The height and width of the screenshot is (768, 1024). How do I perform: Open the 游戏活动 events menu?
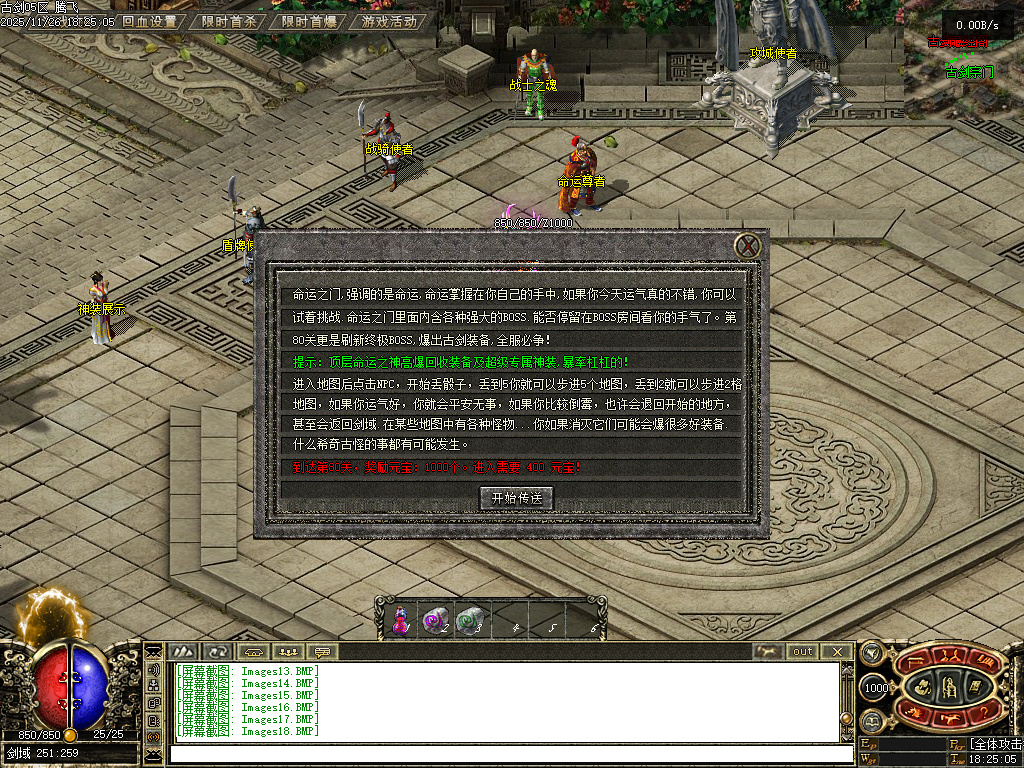click(389, 21)
